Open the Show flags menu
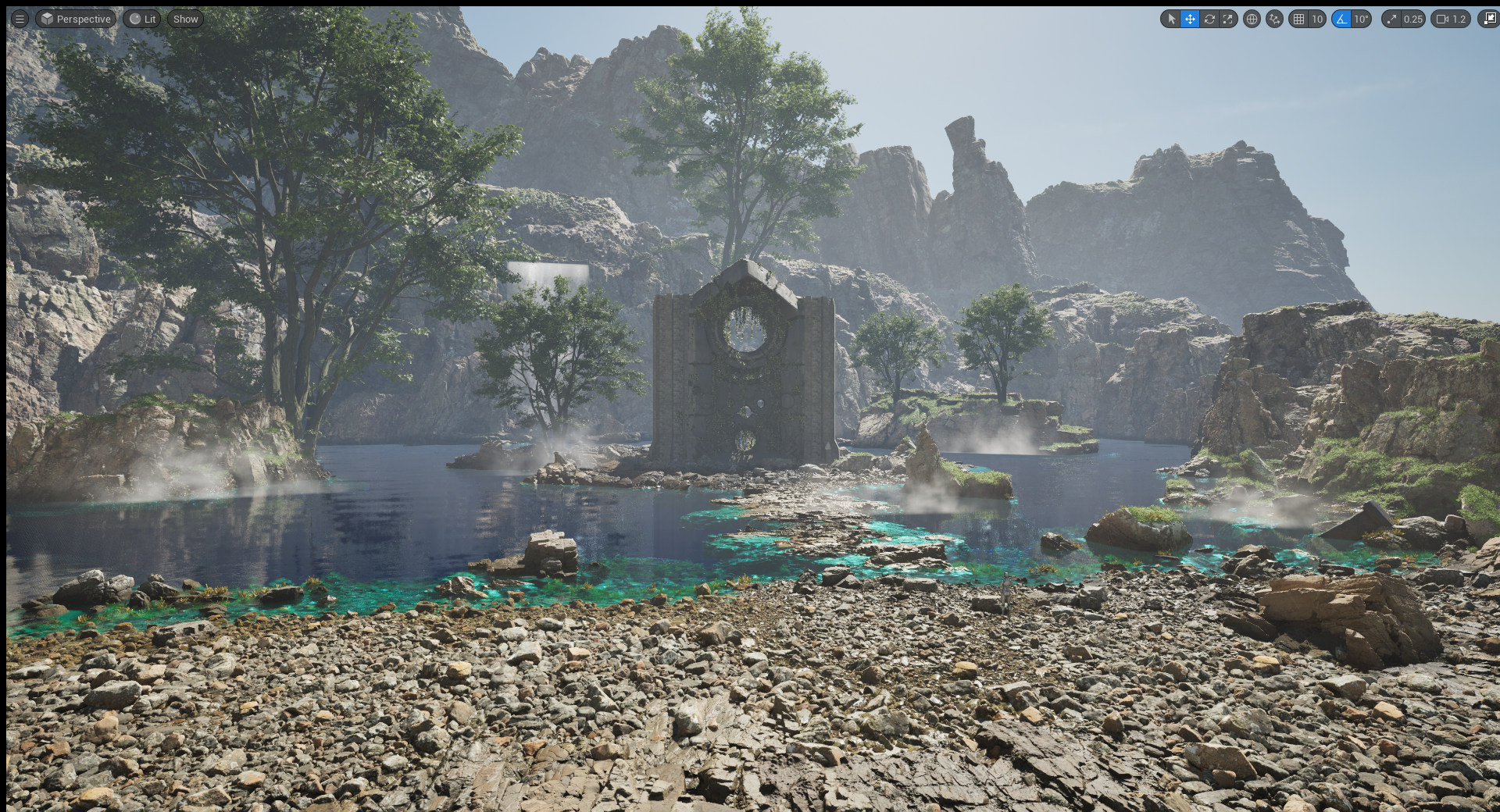1500x812 pixels. click(185, 19)
